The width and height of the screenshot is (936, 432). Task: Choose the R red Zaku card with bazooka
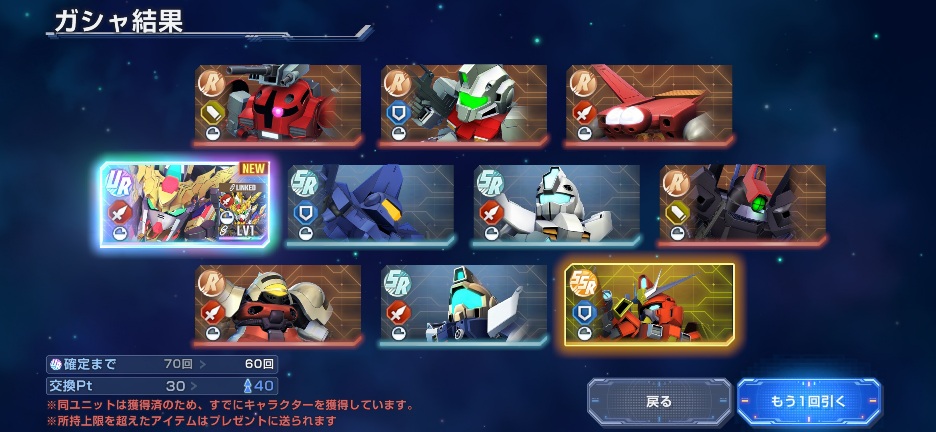(278, 104)
